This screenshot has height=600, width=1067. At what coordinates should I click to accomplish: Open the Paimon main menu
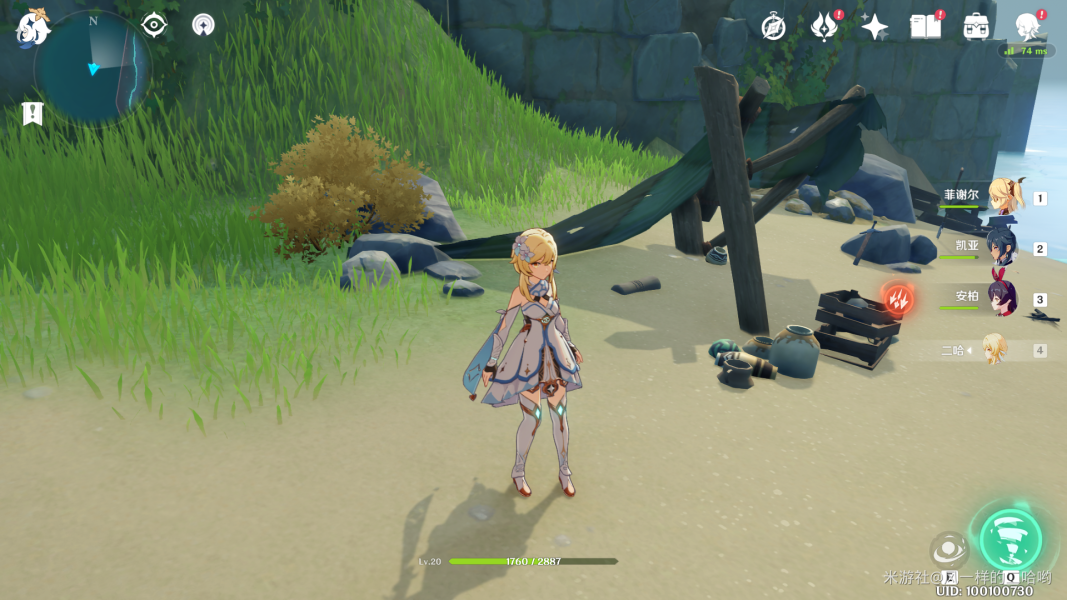tap(33, 28)
